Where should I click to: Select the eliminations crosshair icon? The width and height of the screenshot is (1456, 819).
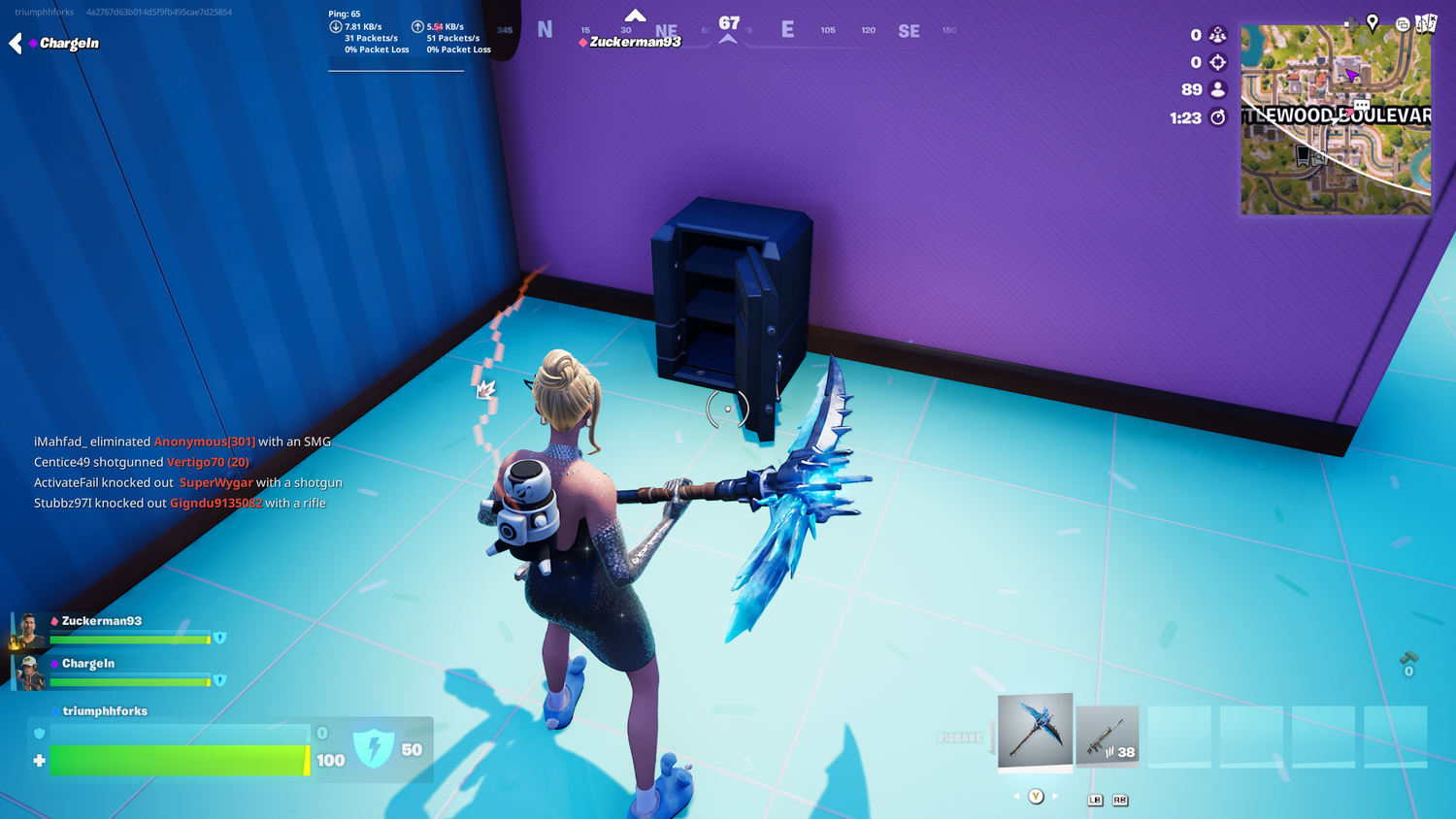1218,62
